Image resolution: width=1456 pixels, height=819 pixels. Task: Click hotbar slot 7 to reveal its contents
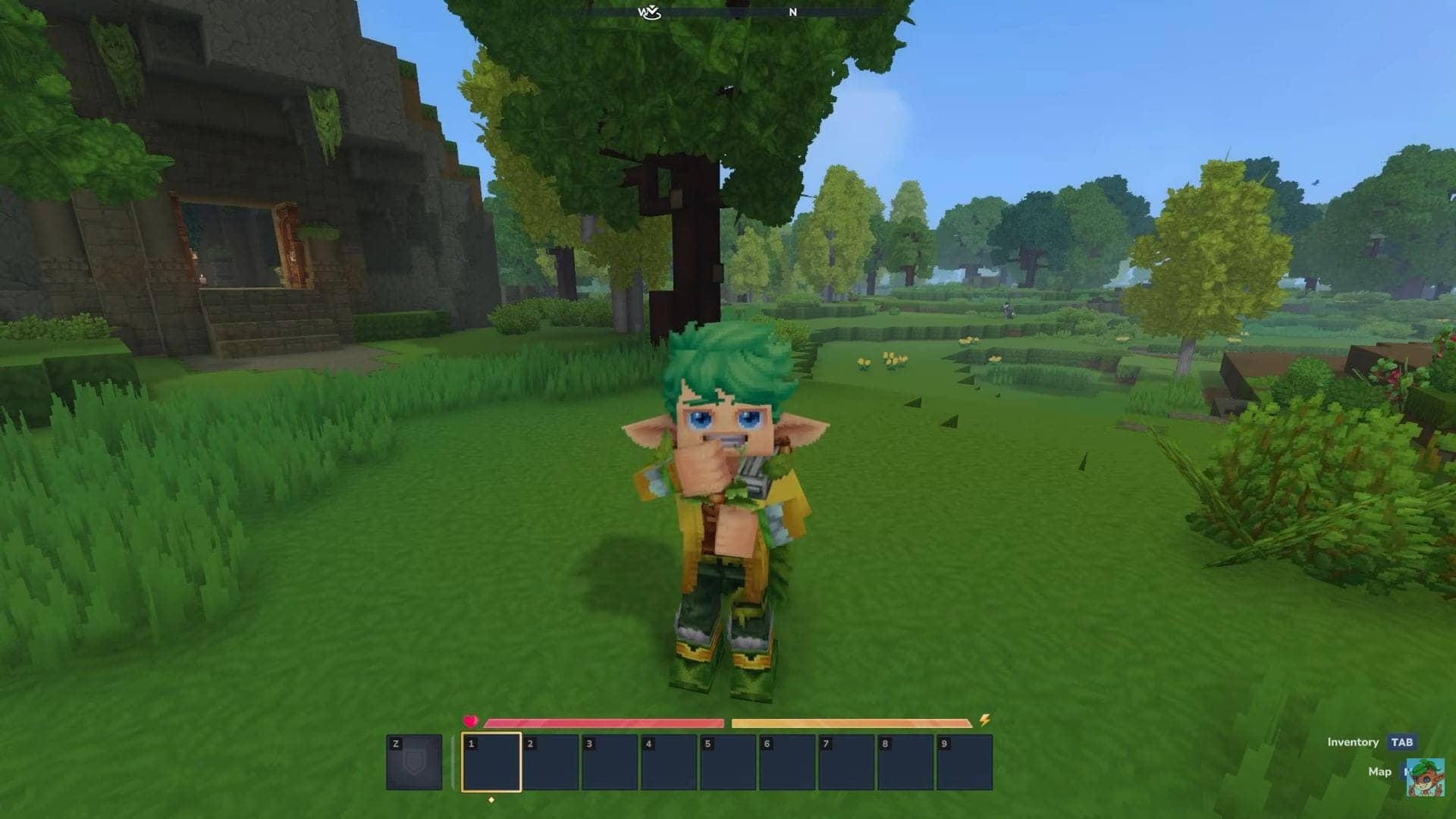click(x=847, y=762)
